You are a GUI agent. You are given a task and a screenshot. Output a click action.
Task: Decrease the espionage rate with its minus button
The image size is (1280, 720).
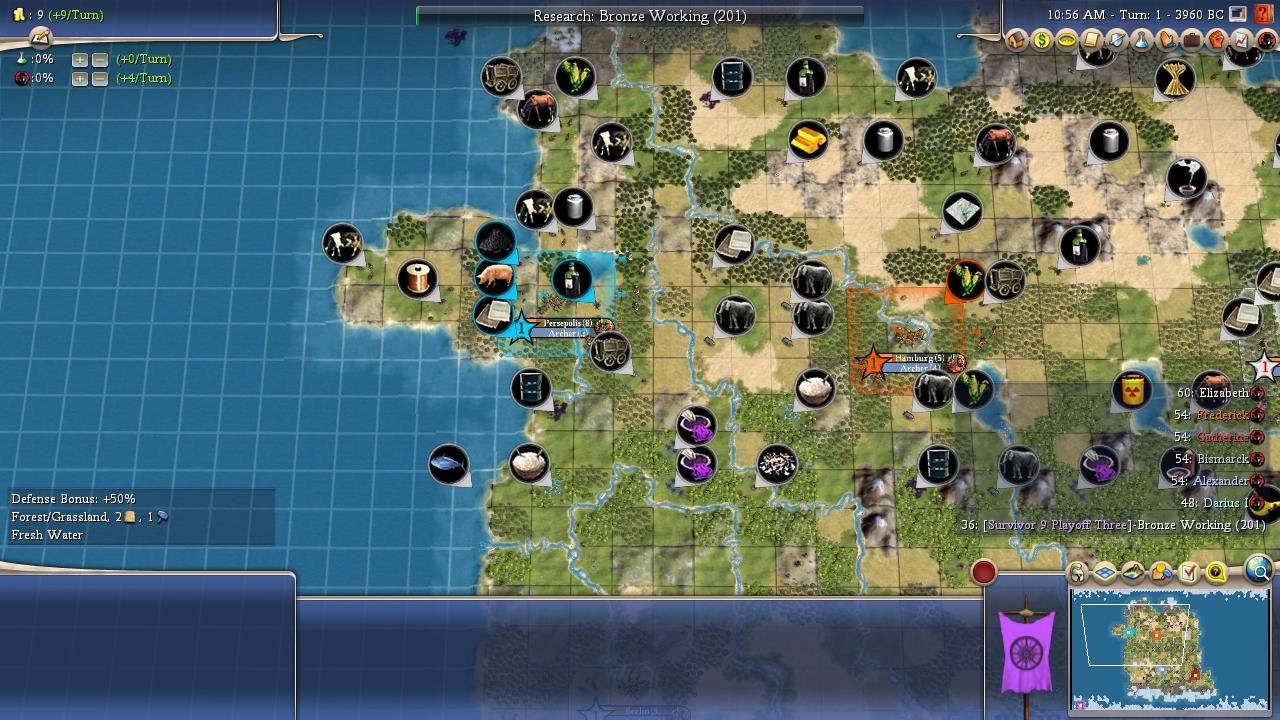[100, 78]
